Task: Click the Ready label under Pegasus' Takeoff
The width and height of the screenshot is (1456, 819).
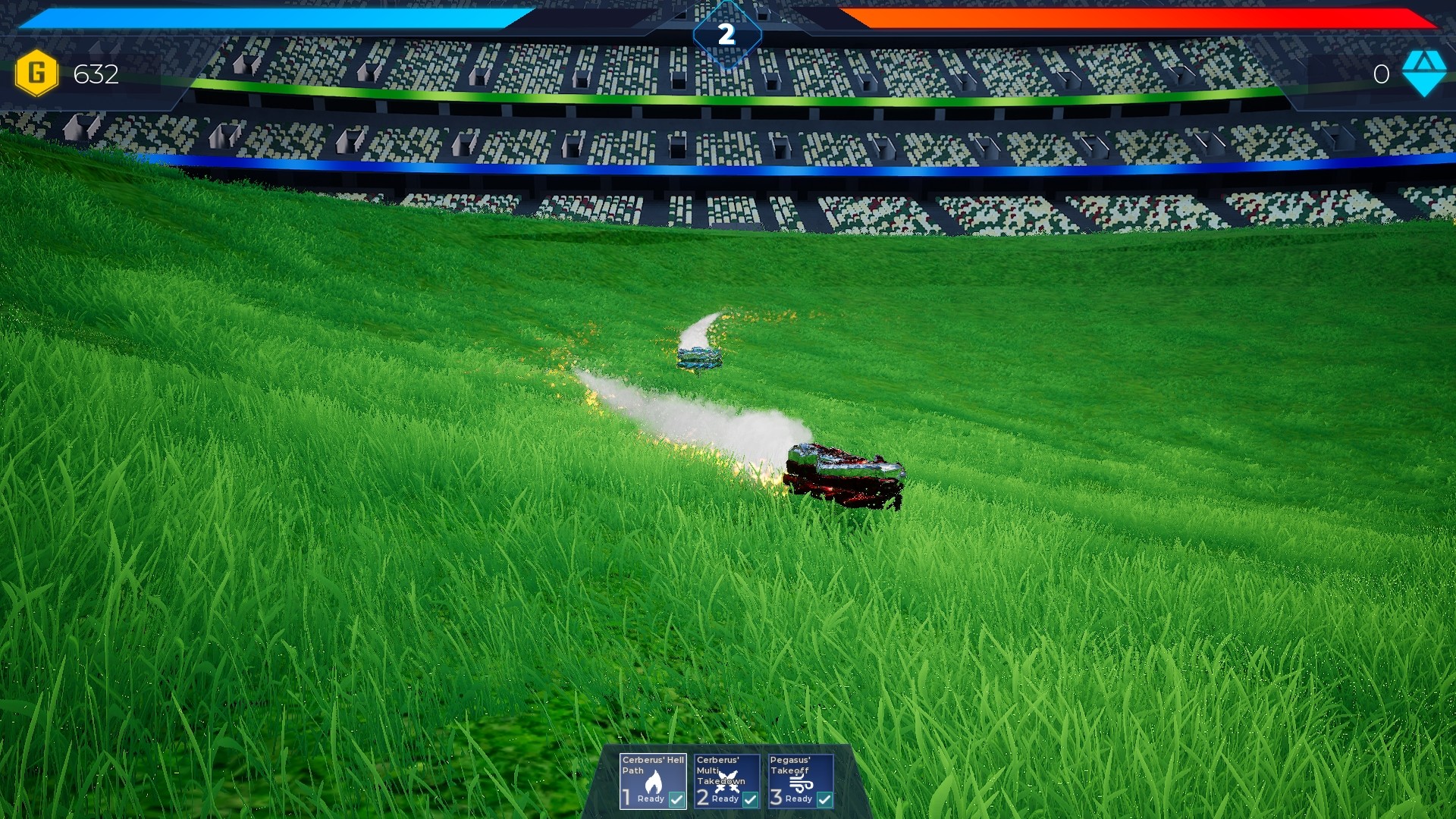Action: point(798,801)
